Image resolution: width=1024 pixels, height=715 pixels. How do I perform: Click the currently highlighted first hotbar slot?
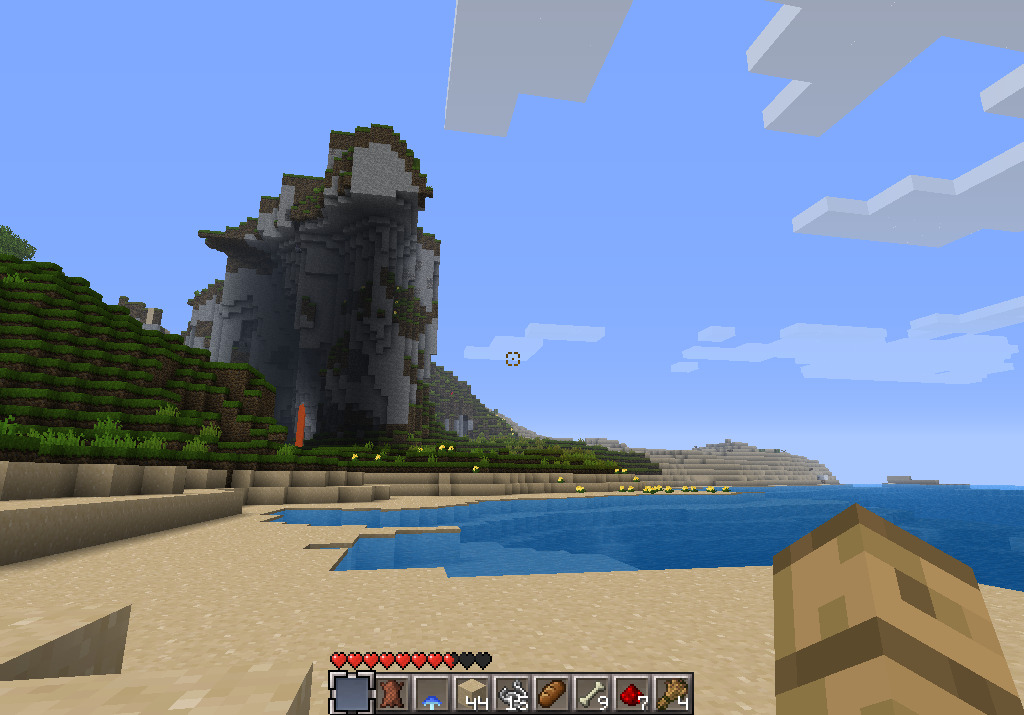coord(352,692)
